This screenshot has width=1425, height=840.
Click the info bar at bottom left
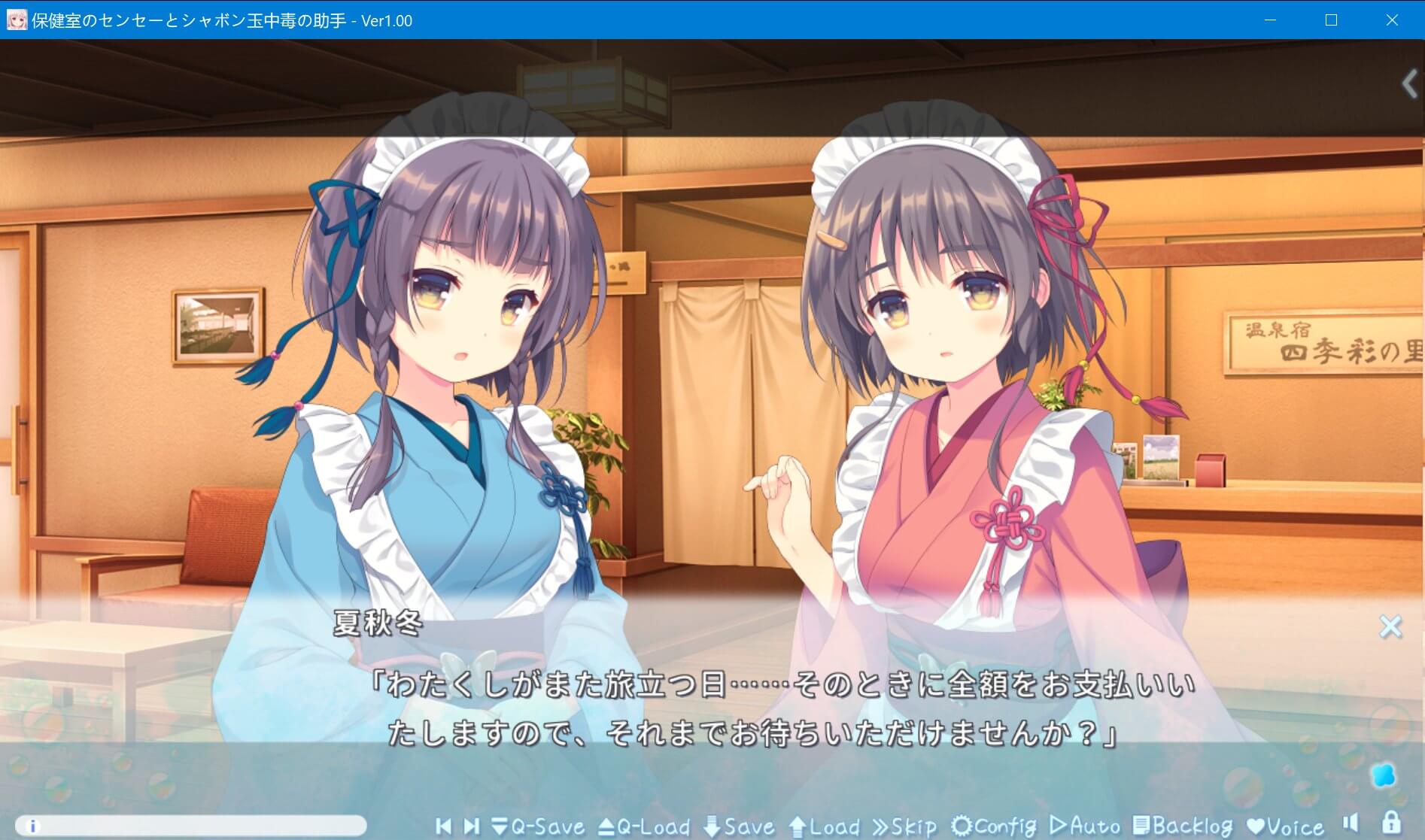pyautogui.click(x=191, y=826)
